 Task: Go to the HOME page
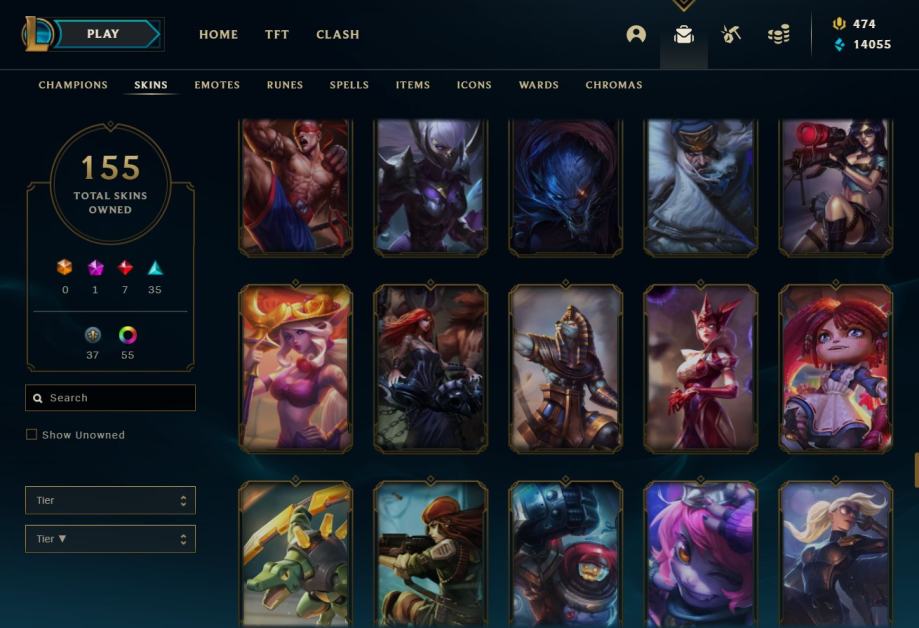point(218,34)
